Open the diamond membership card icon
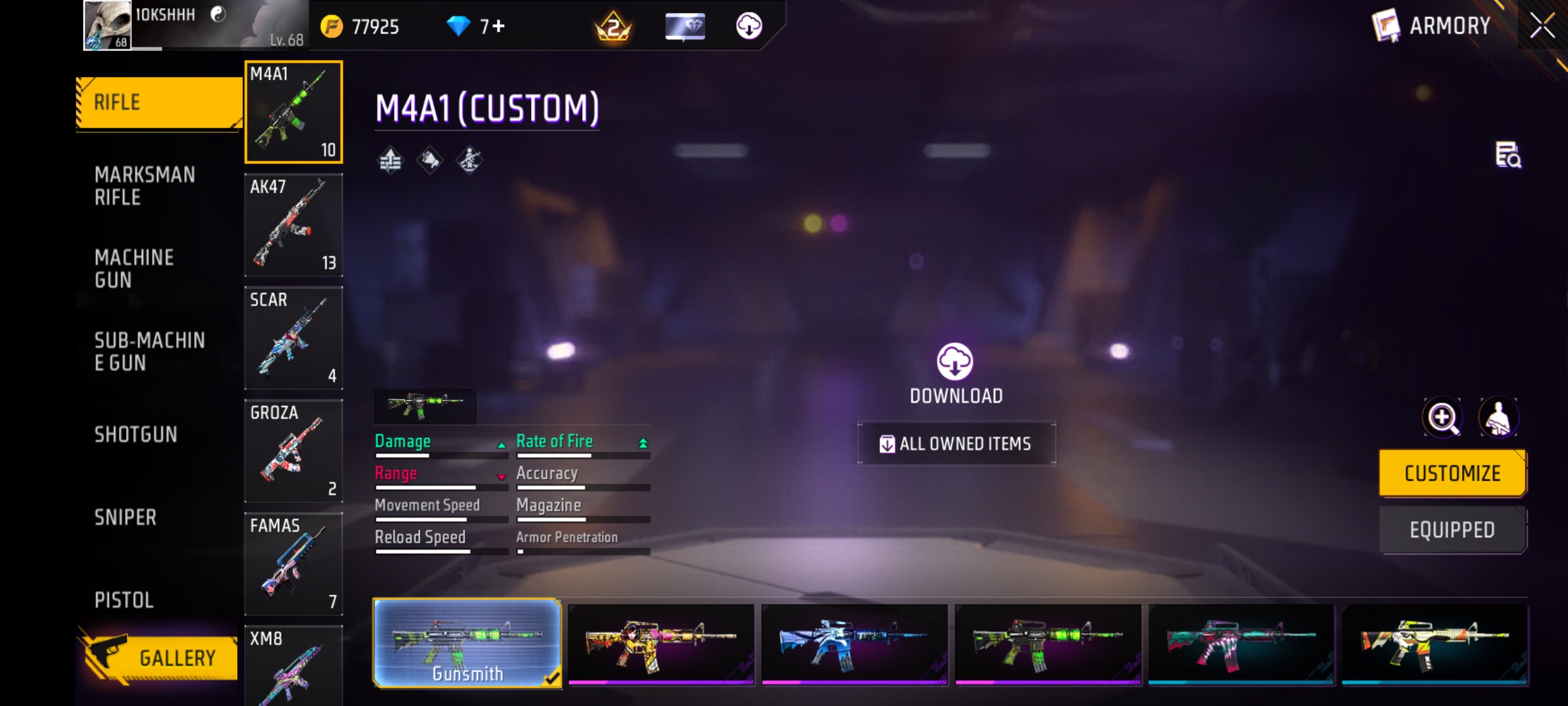1568x706 pixels. coord(685,26)
